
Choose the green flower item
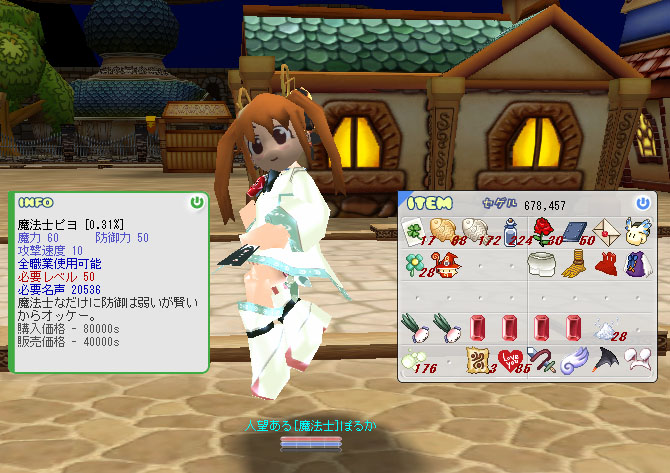click(415, 264)
